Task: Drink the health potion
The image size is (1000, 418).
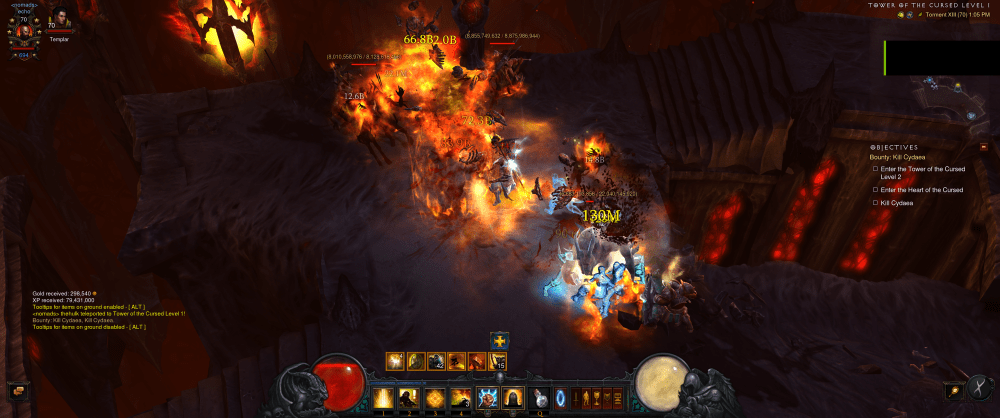Action: [541, 398]
